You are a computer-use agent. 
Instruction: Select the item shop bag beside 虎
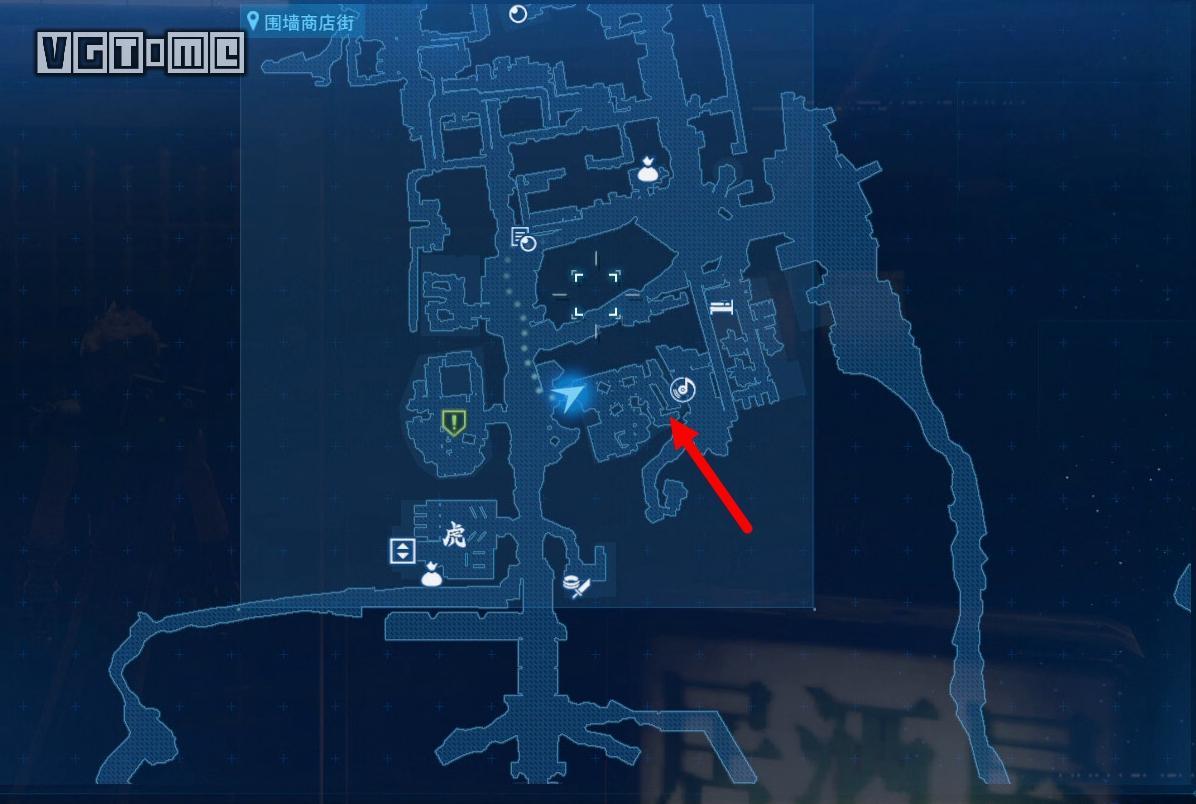[432, 574]
